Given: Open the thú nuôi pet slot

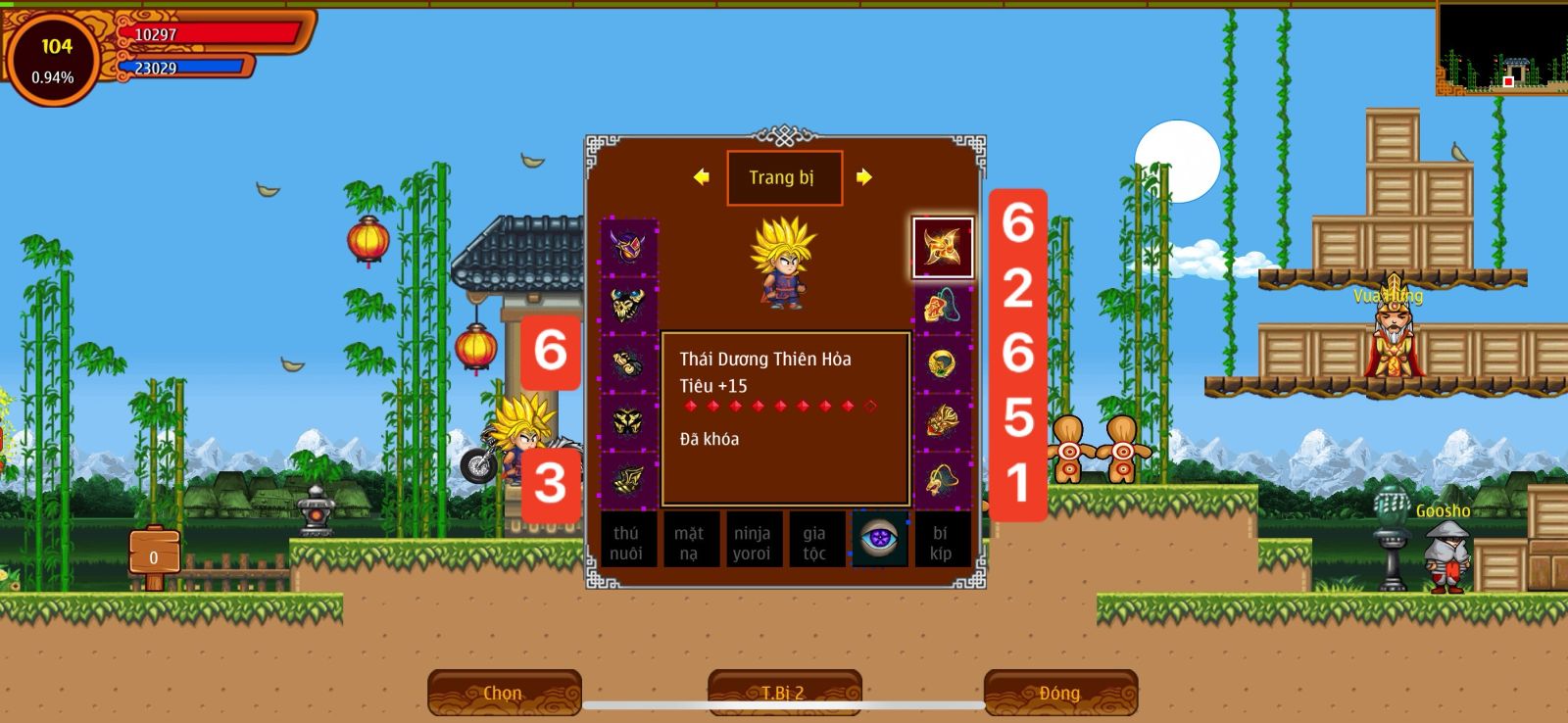Looking at the screenshot, I should click(627, 540).
